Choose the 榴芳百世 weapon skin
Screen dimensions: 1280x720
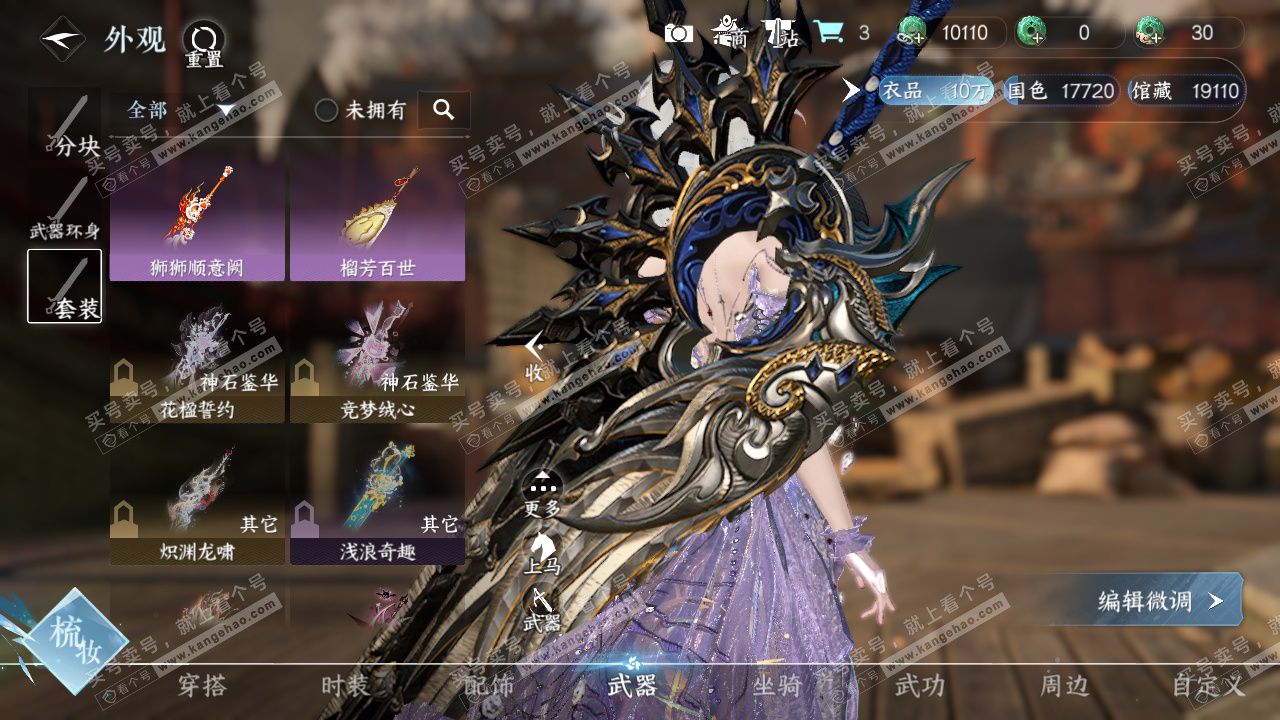pos(377,220)
